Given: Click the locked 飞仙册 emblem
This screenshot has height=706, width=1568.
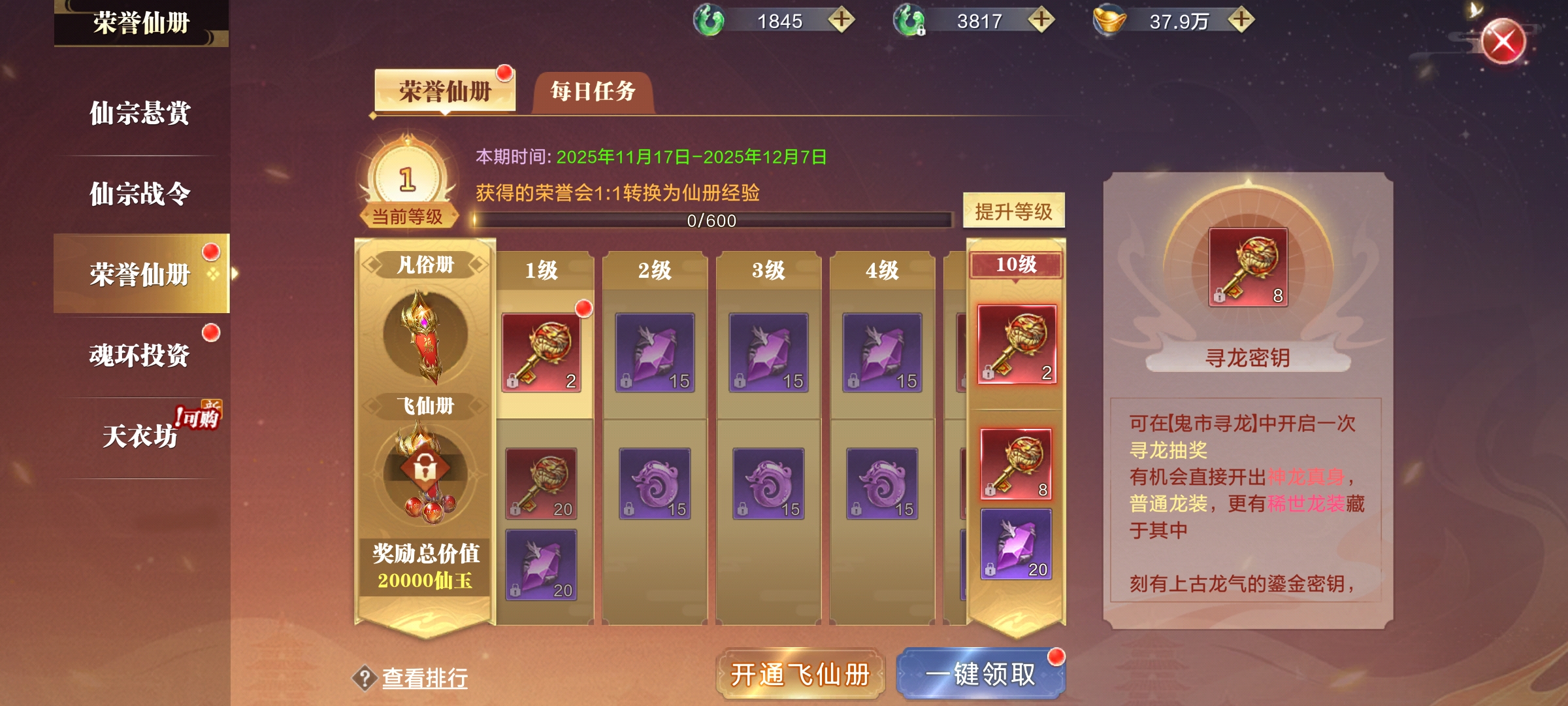Looking at the screenshot, I should pyautogui.click(x=425, y=470).
